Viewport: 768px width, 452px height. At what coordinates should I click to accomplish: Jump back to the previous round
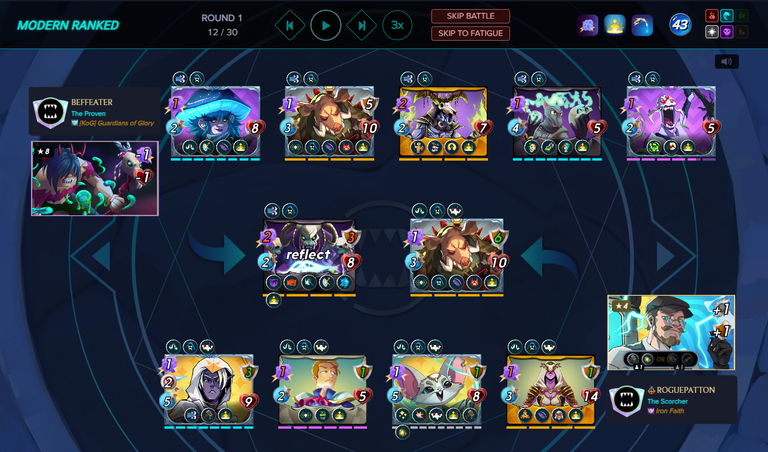pos(290,25)
